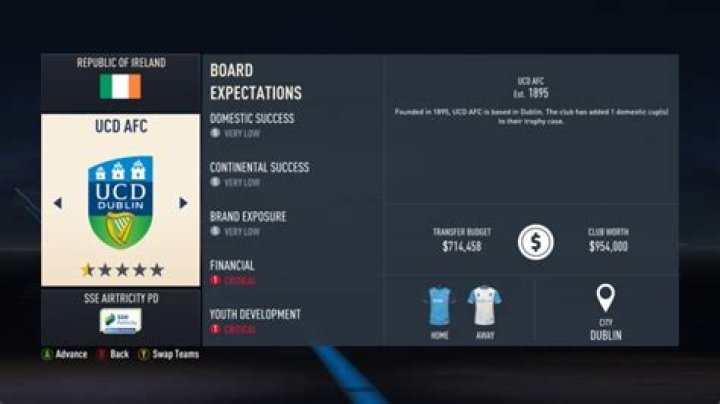View the Home kit shirt

pyautogui.click(x=440, y=305)
